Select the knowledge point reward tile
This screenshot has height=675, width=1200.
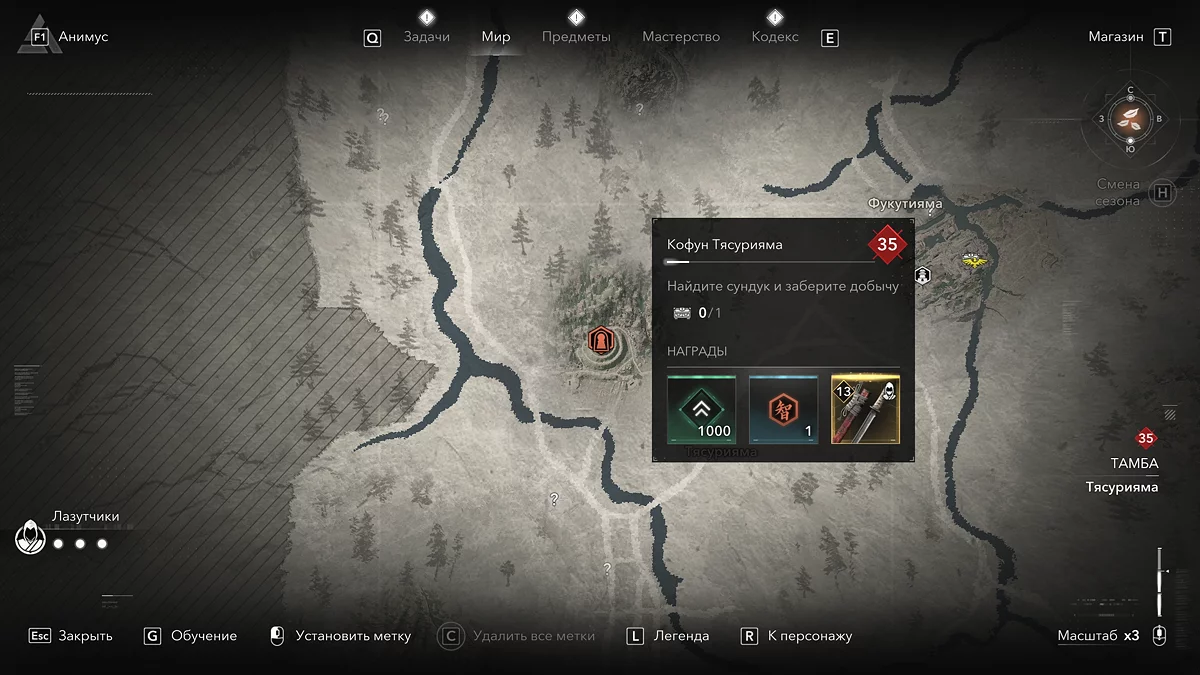pos(783,409)
